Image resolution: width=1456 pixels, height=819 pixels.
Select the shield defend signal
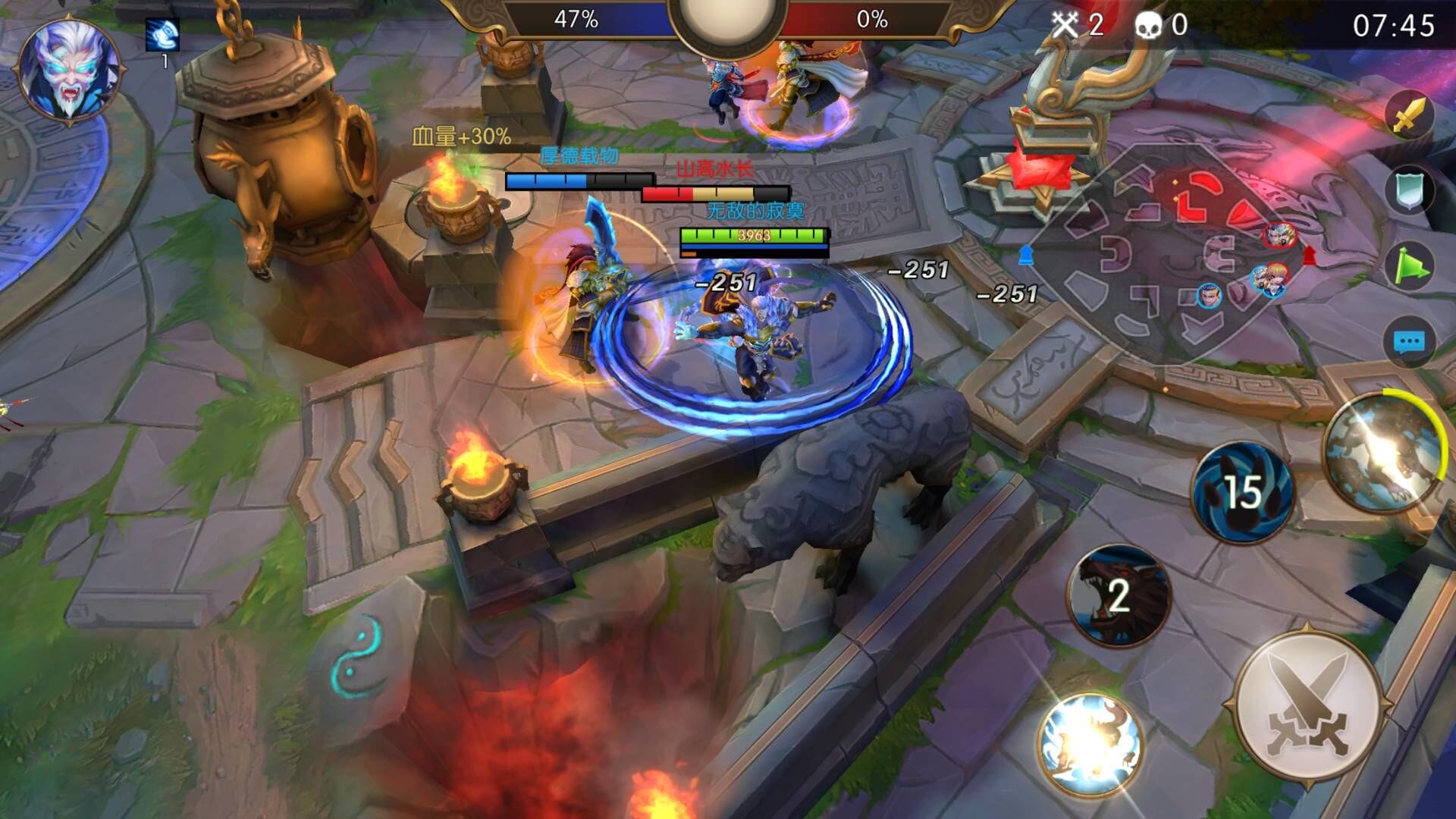(x=1409, y=190)
